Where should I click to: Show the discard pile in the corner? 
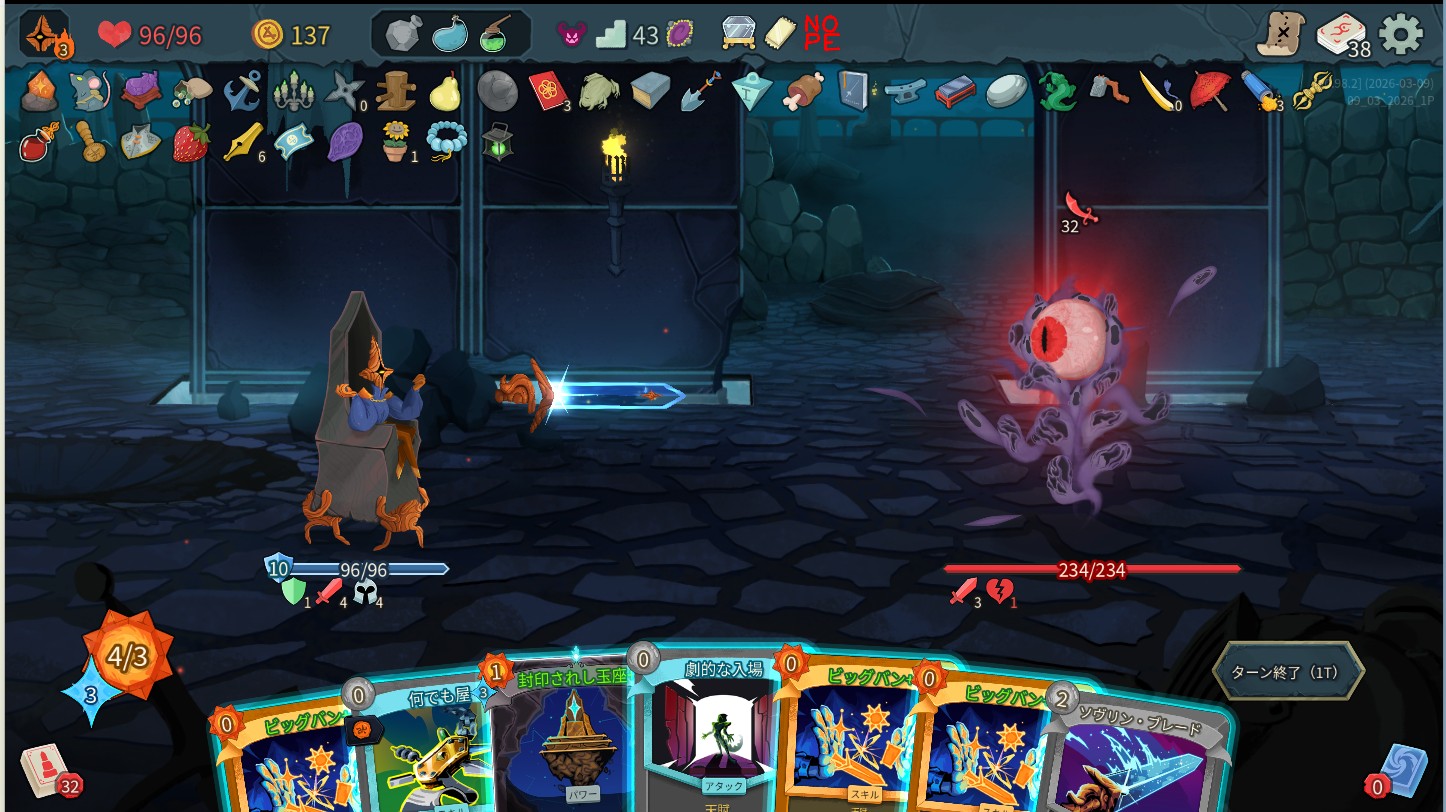pyautogui.click(x=1401, y=771)
